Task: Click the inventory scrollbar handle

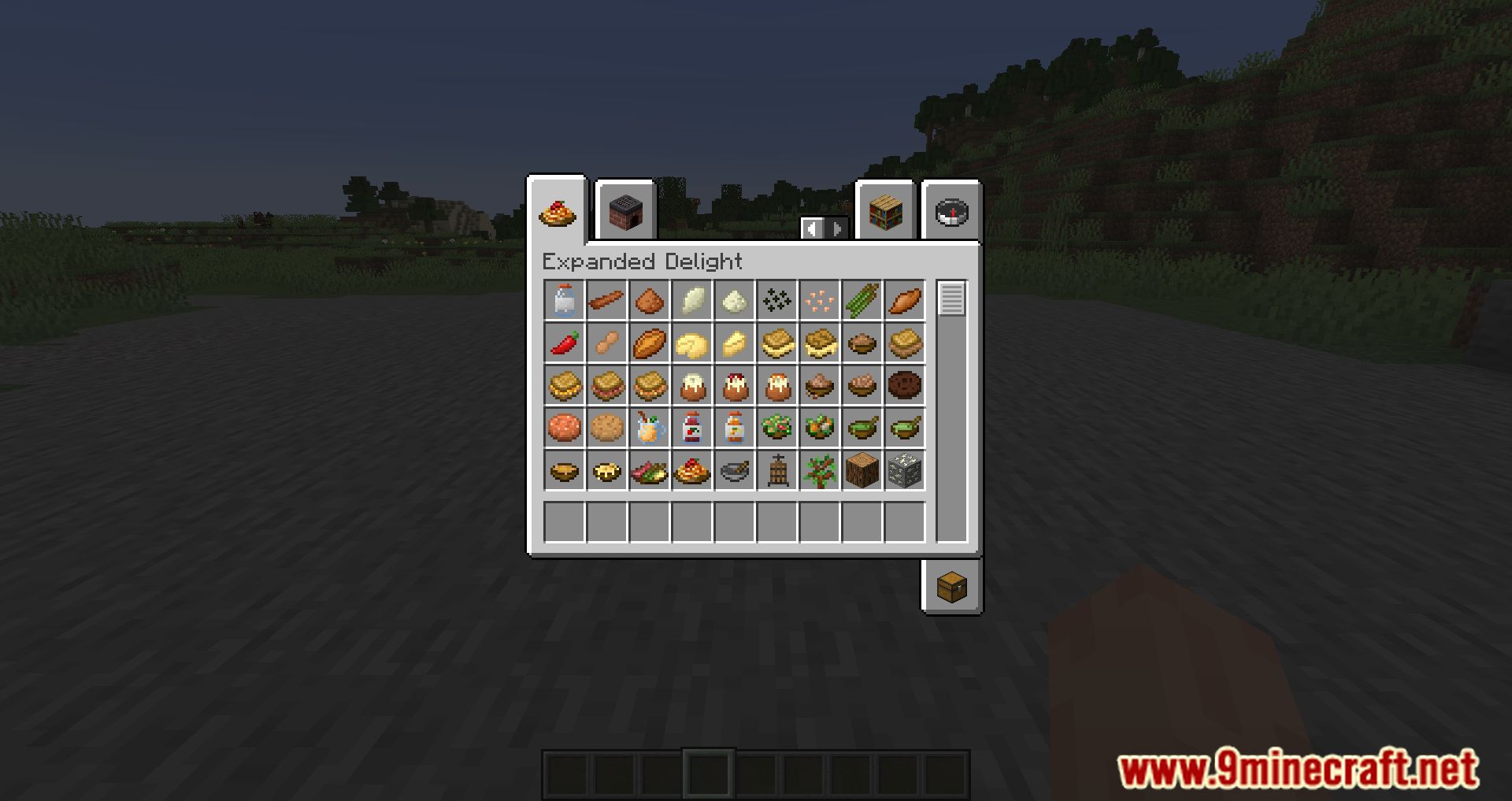Action: pos(951,299)
